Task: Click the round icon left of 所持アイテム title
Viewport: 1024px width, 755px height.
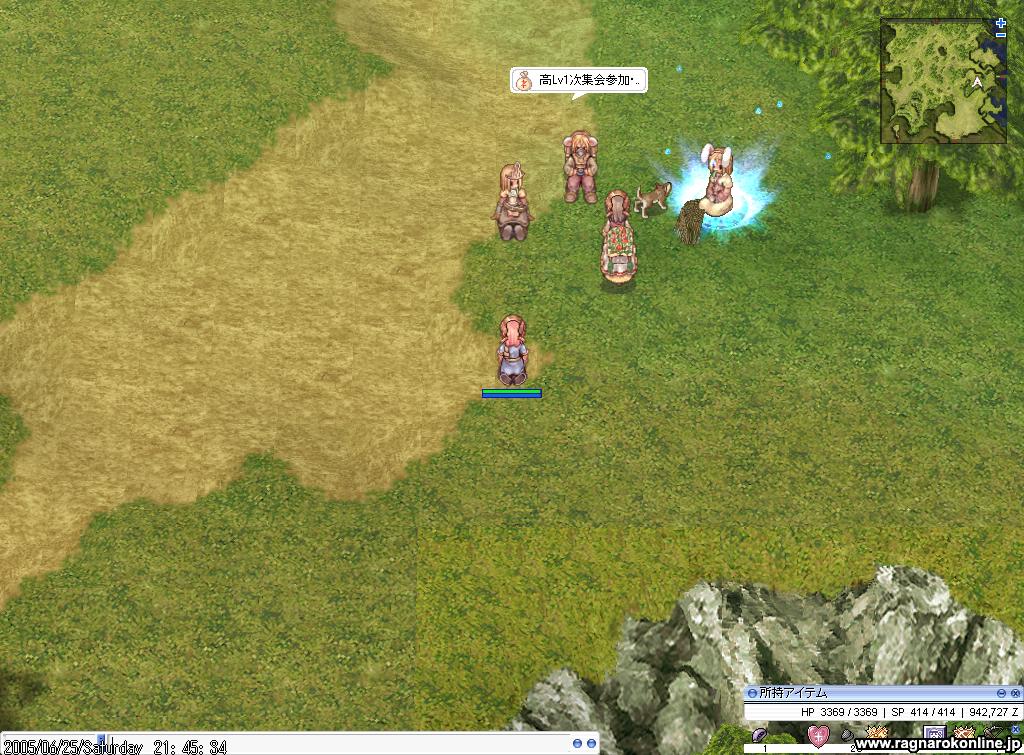Action: 752,693
